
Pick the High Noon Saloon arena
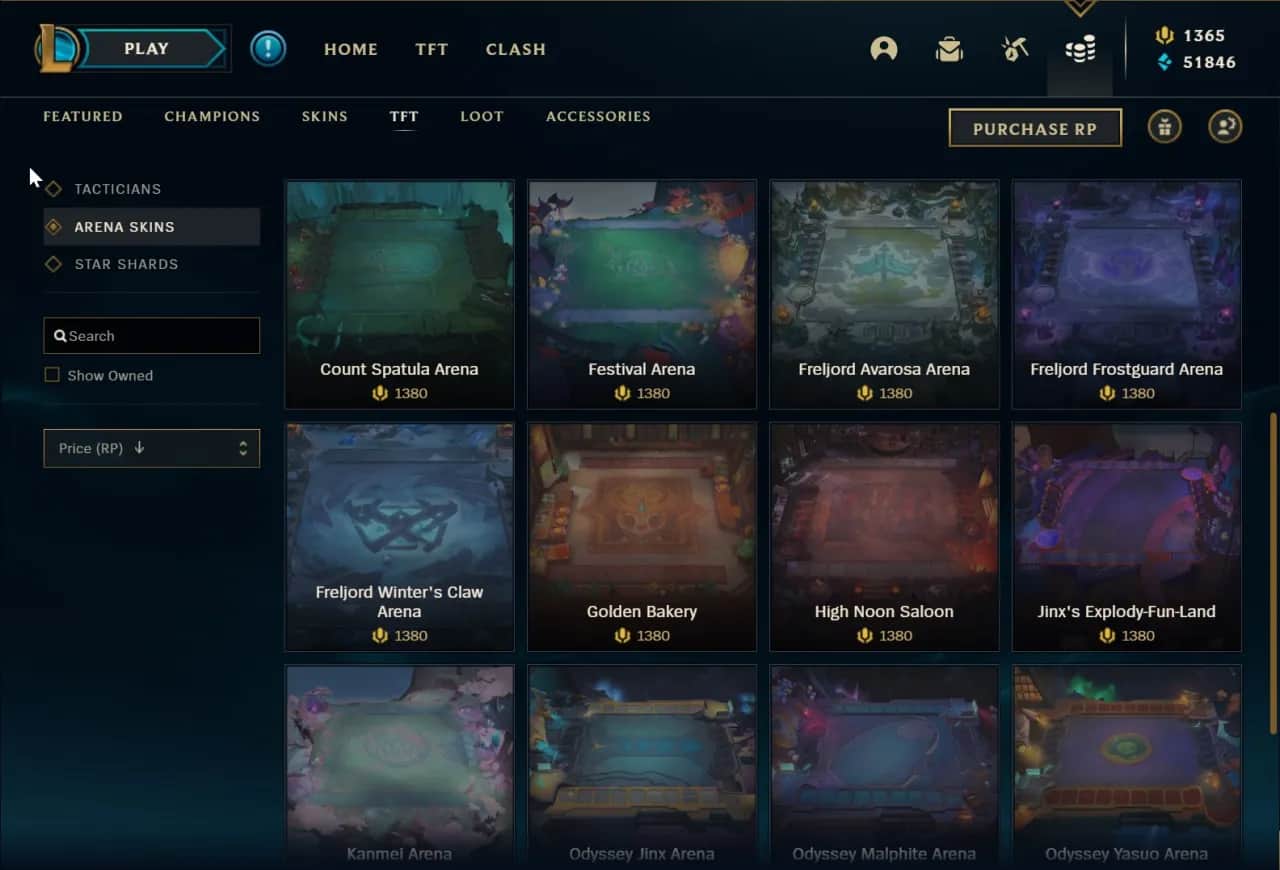884,536
